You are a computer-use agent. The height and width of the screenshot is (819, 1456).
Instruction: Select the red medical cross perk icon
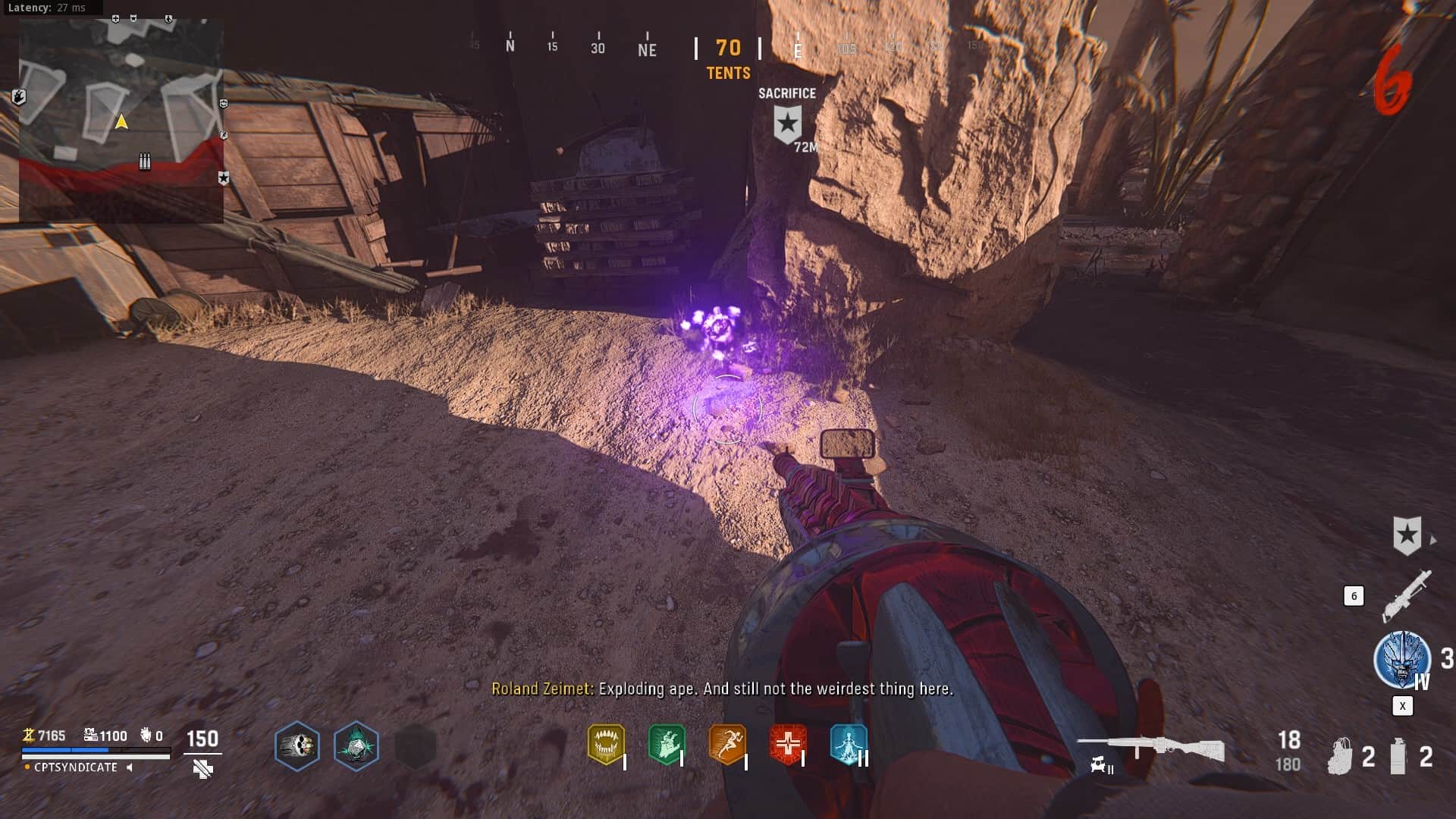787,743
